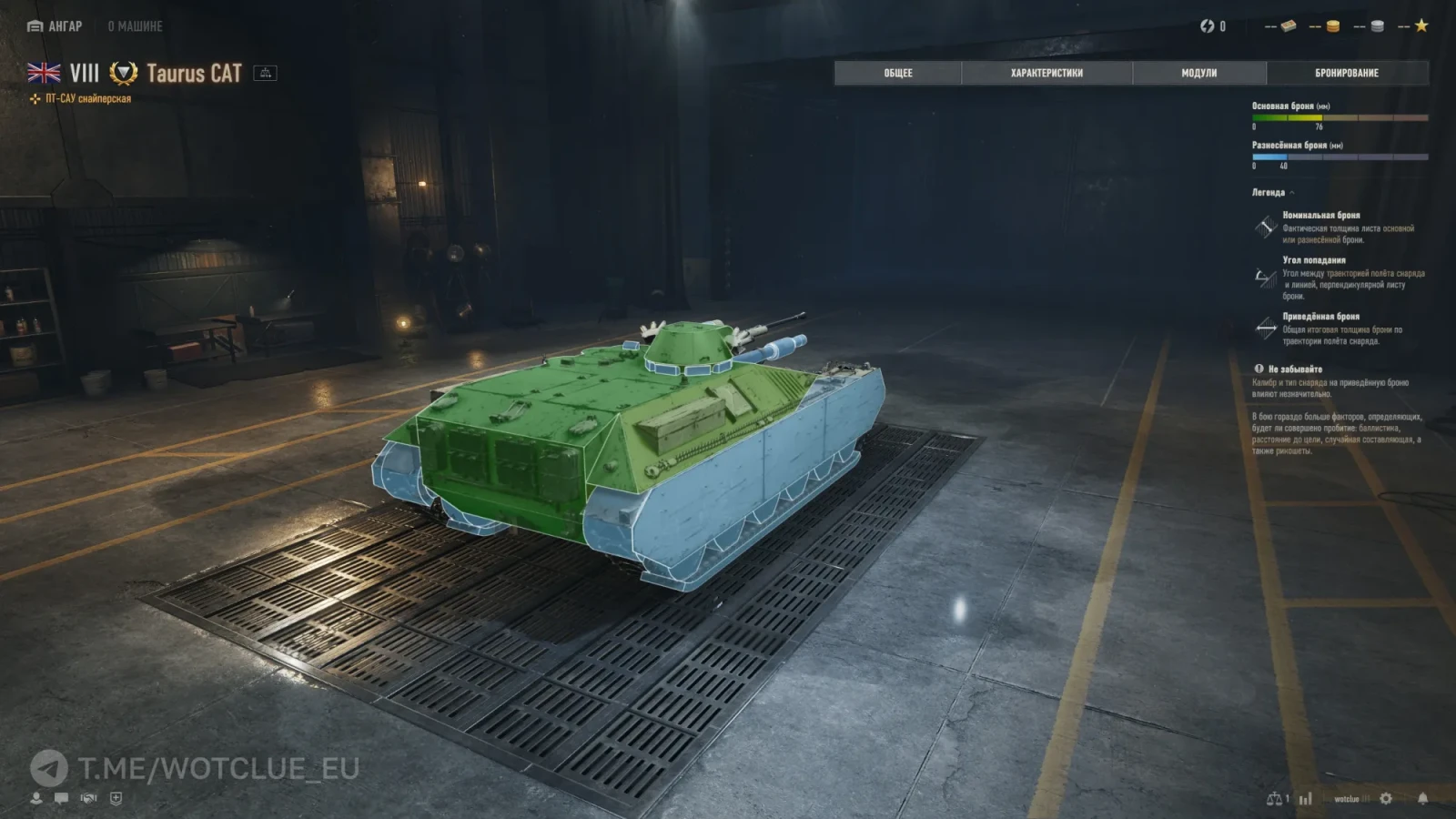Return to the Ангар hangar screen
Screen dimensions: 1456x819
[x=56, y=26]
